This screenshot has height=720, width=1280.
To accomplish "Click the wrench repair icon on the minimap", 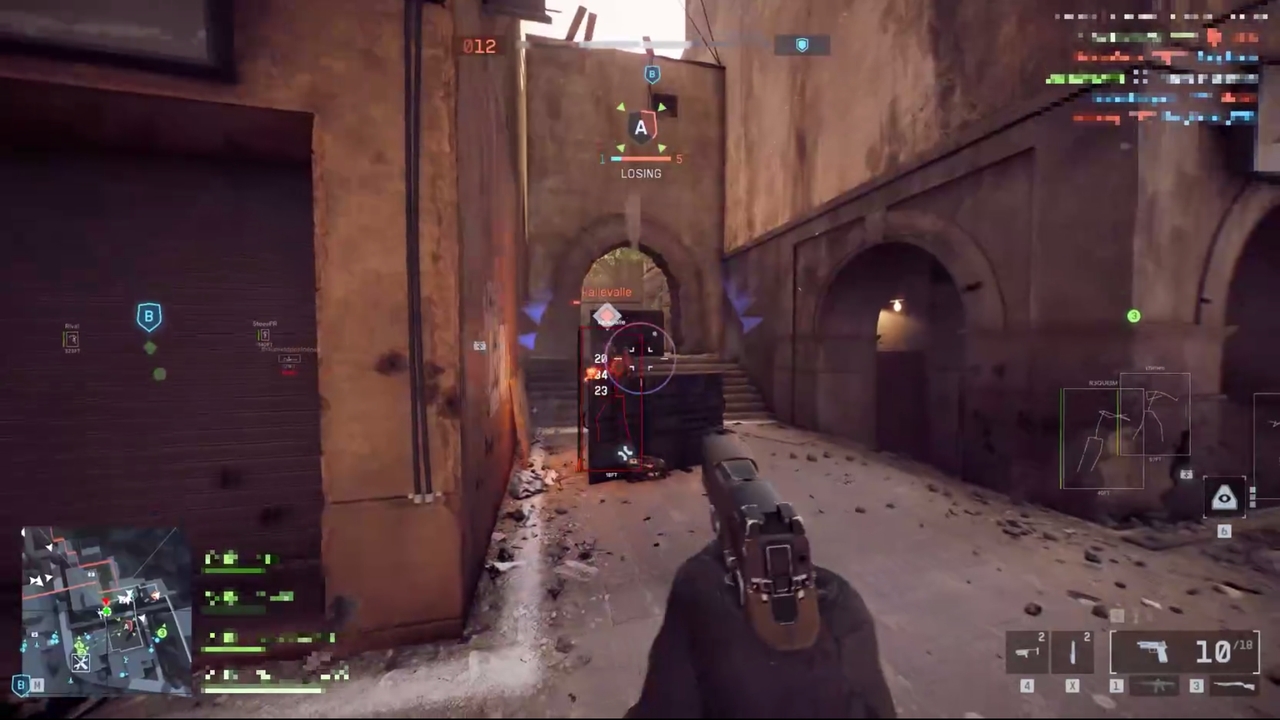I will click(x=81, y=662).
